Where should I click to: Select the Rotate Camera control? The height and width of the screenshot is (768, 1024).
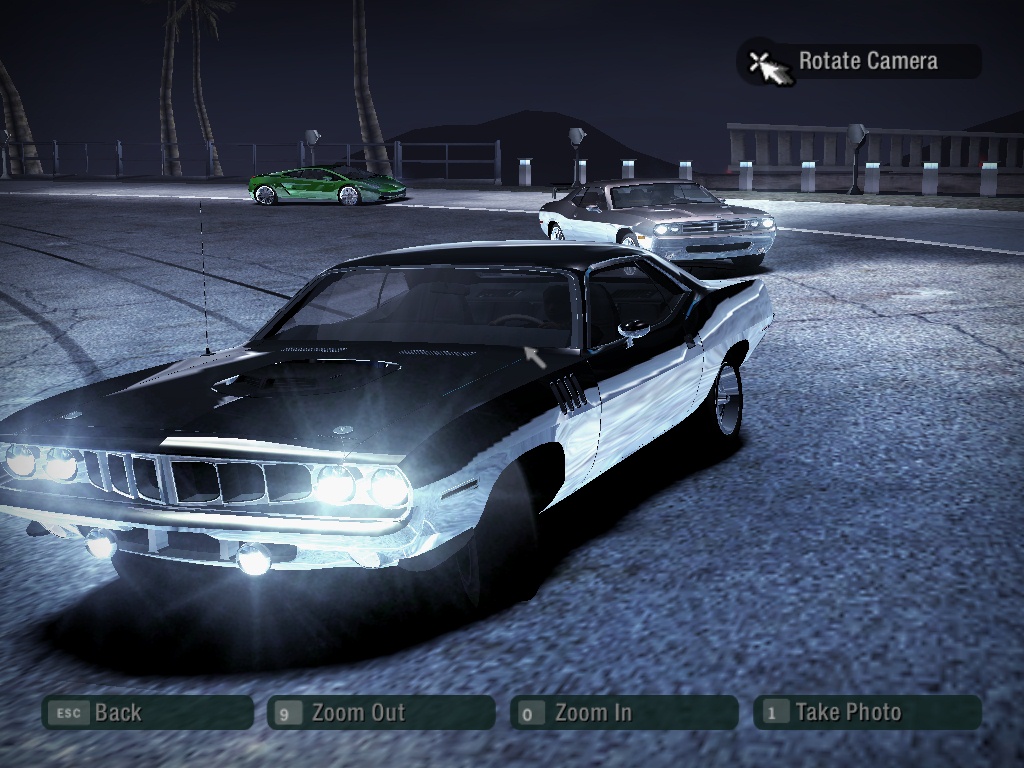[859, 62]
